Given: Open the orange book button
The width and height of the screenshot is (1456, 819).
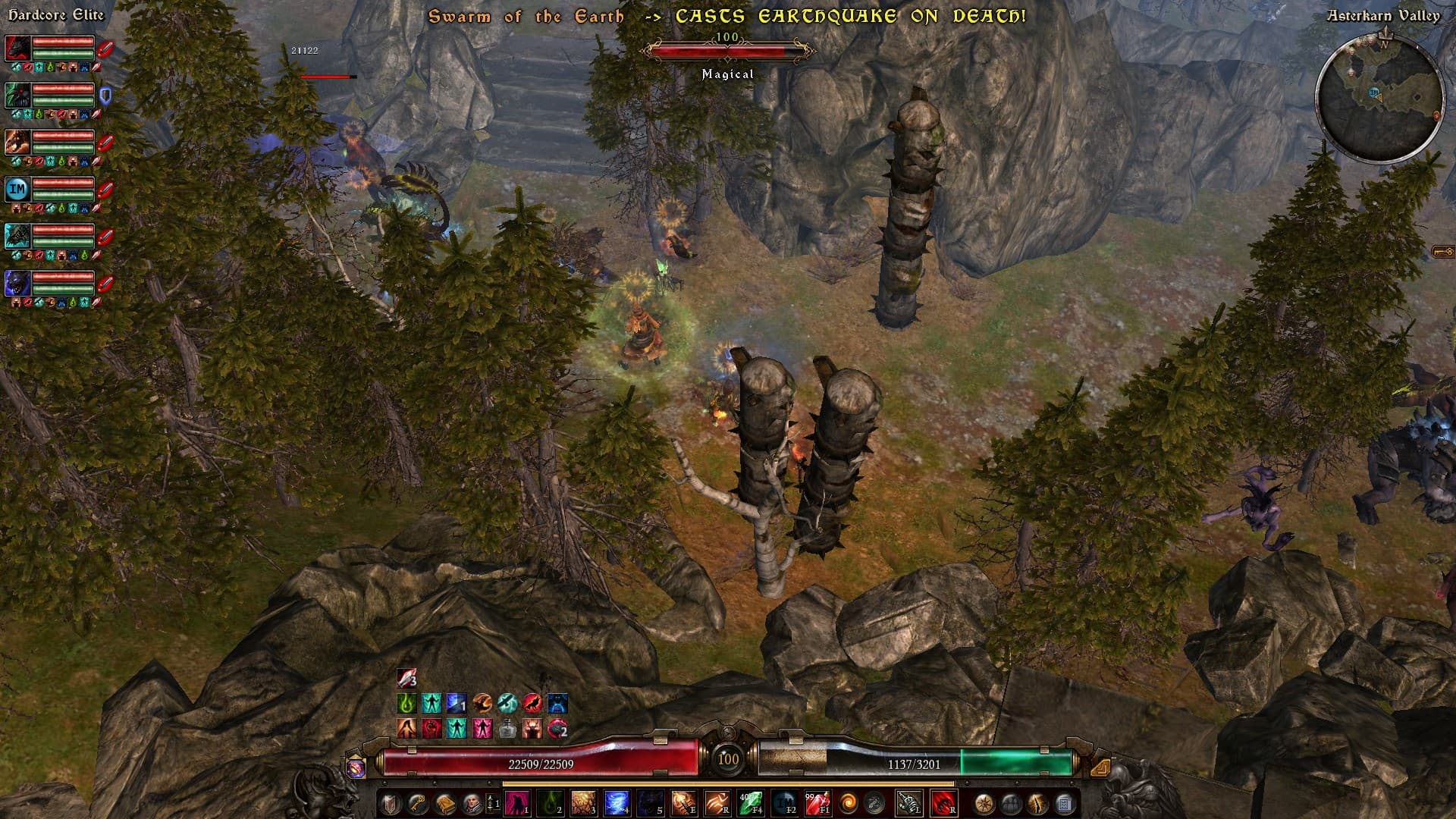Looking at the screenshot, I should click(444, 803).
